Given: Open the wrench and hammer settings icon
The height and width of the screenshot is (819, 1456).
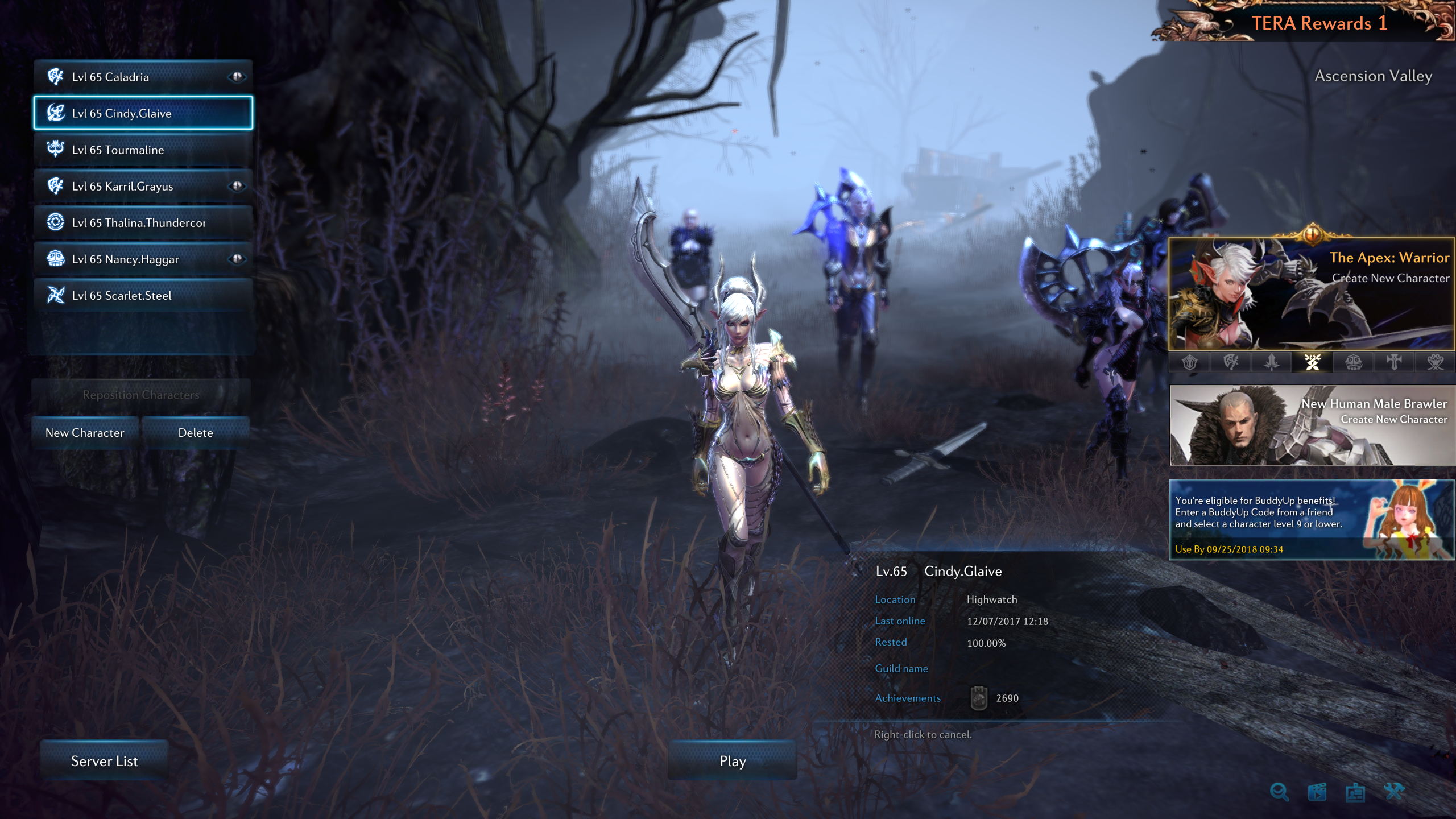Looking at the screenshot, I should pyautogui.click(x=1394, y=792).
